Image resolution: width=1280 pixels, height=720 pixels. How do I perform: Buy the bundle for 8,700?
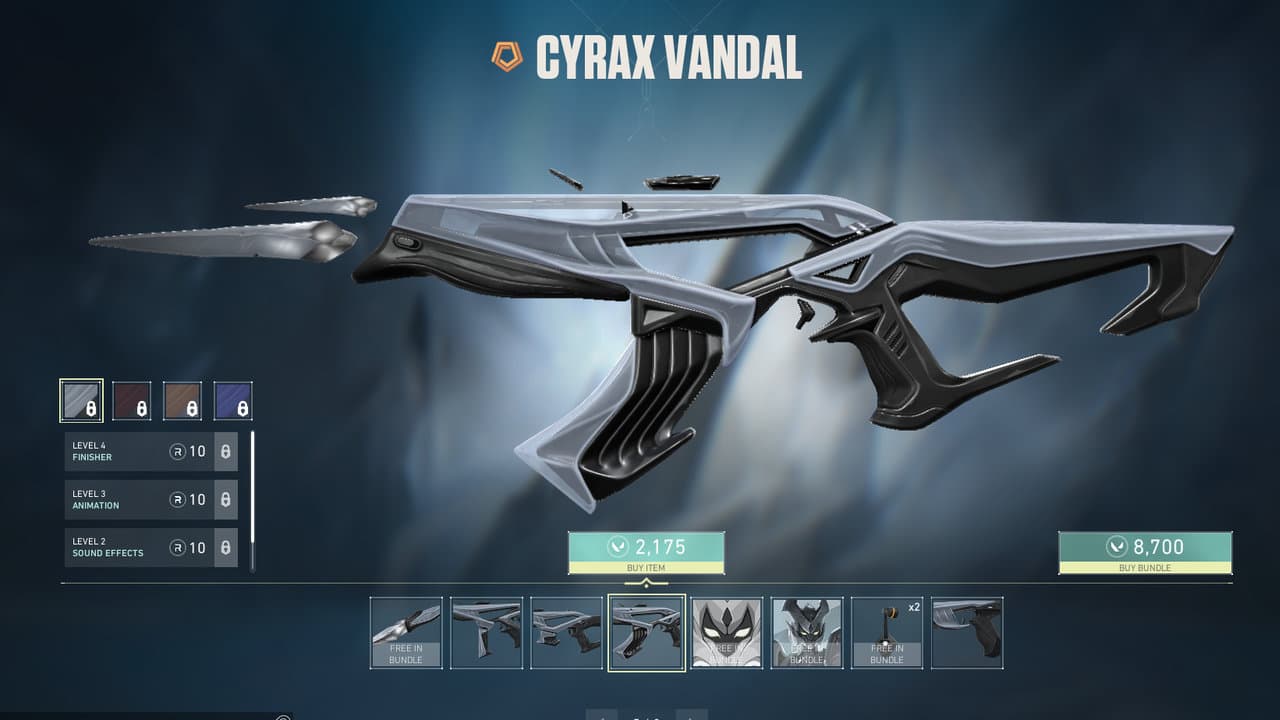pos(1145,552)
